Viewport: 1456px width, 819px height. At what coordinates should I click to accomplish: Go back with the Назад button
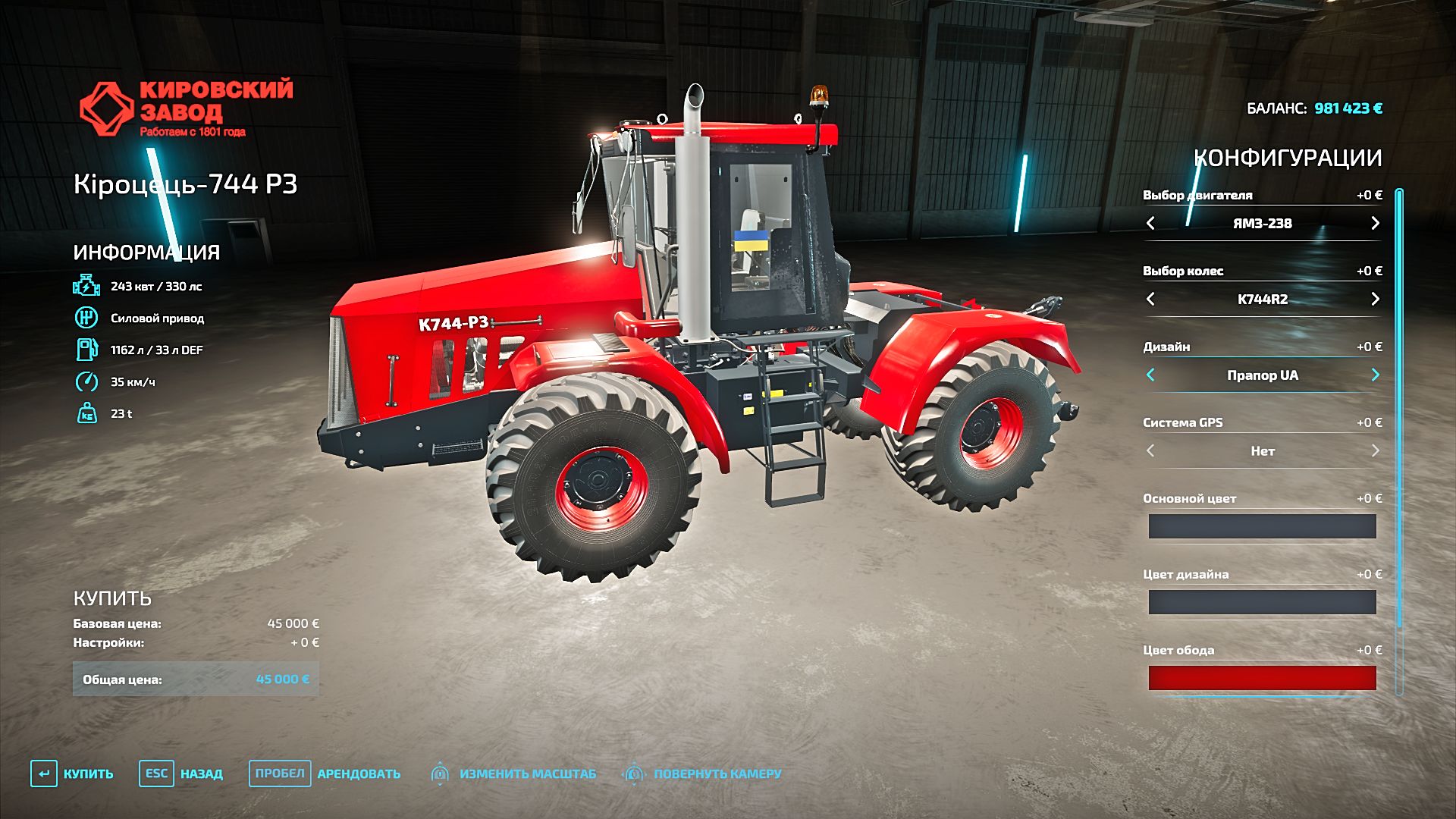point(181,773)
